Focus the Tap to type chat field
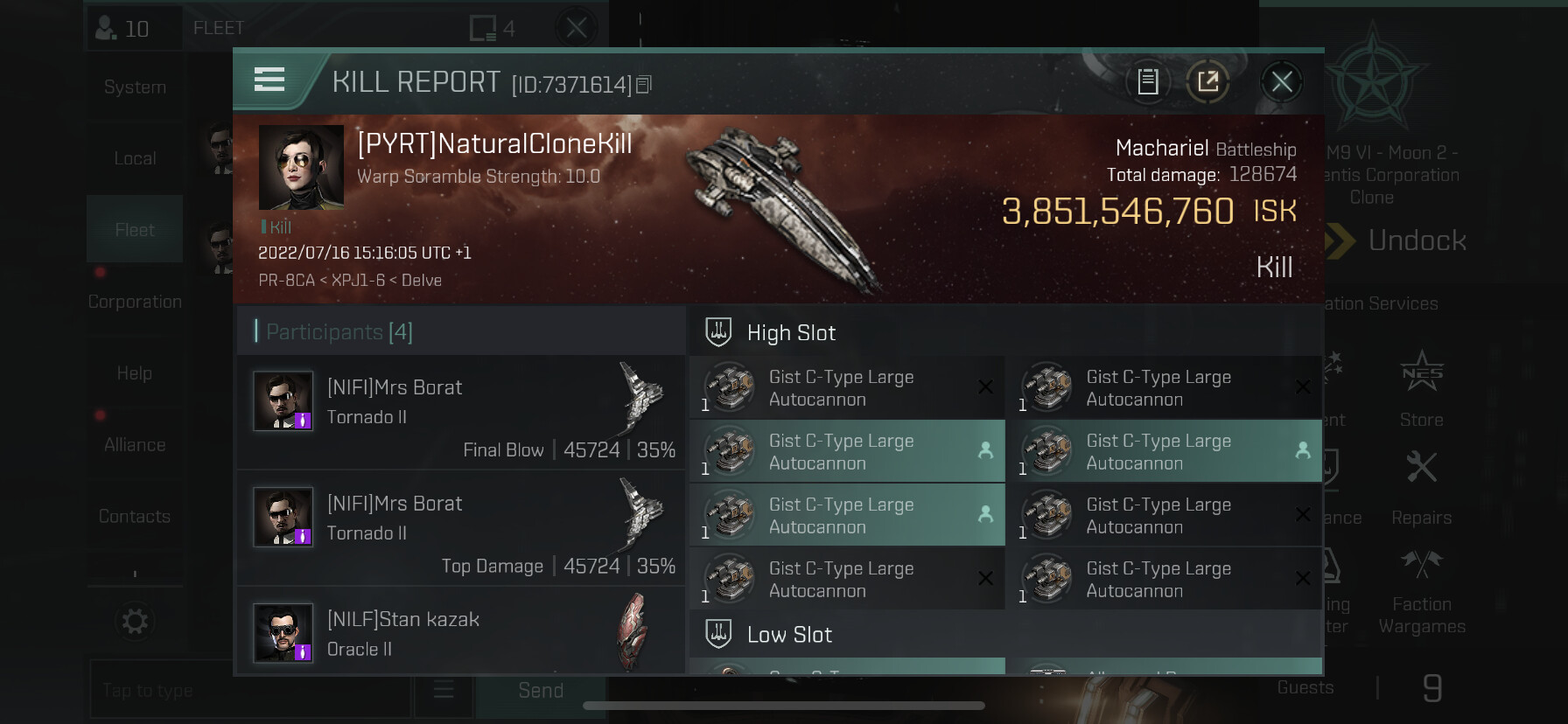The height and width of the screenshot is (724, 1568). coord(249,691)
